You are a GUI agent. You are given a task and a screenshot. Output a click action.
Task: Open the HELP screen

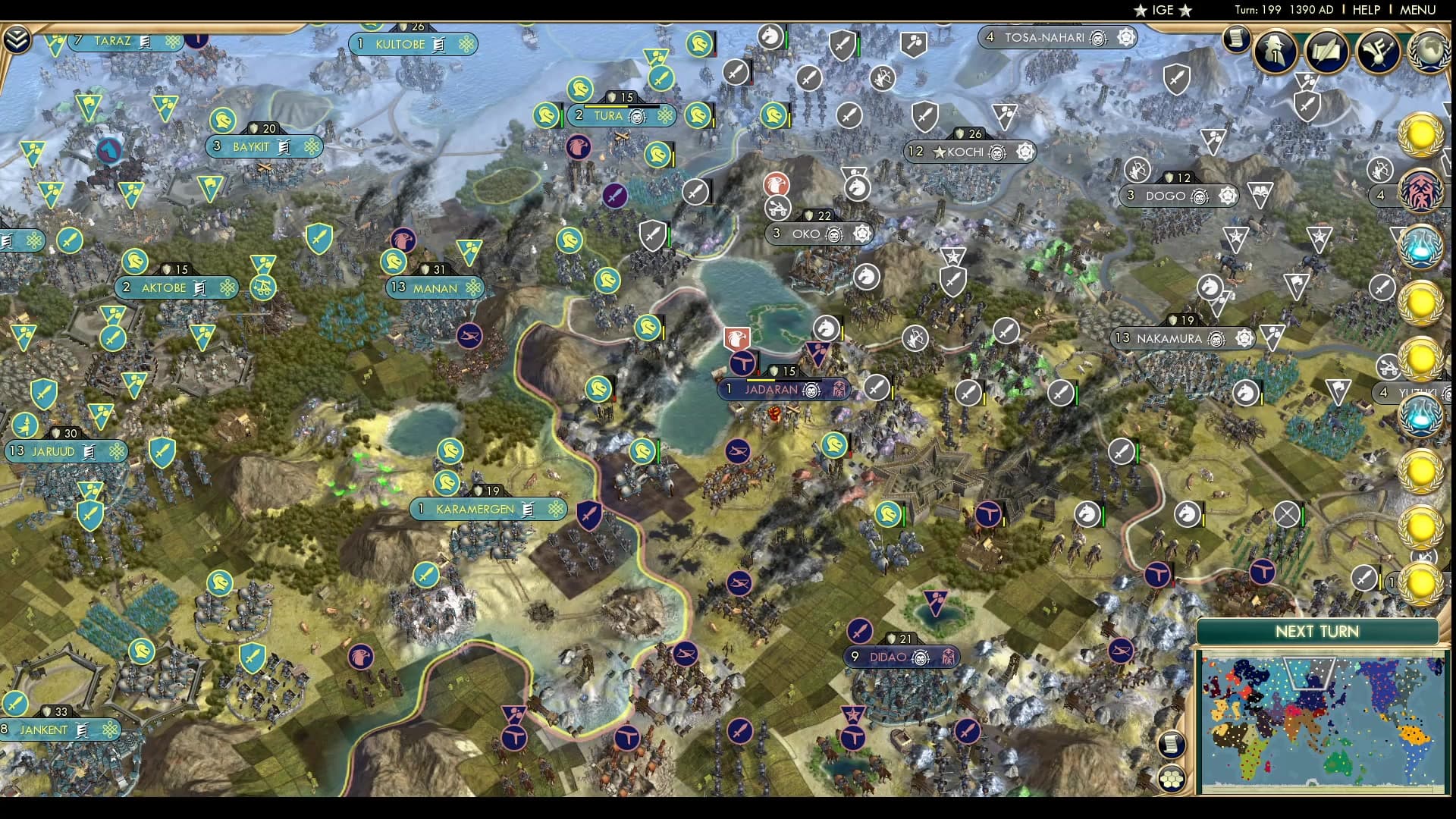tap(1365, 10)
